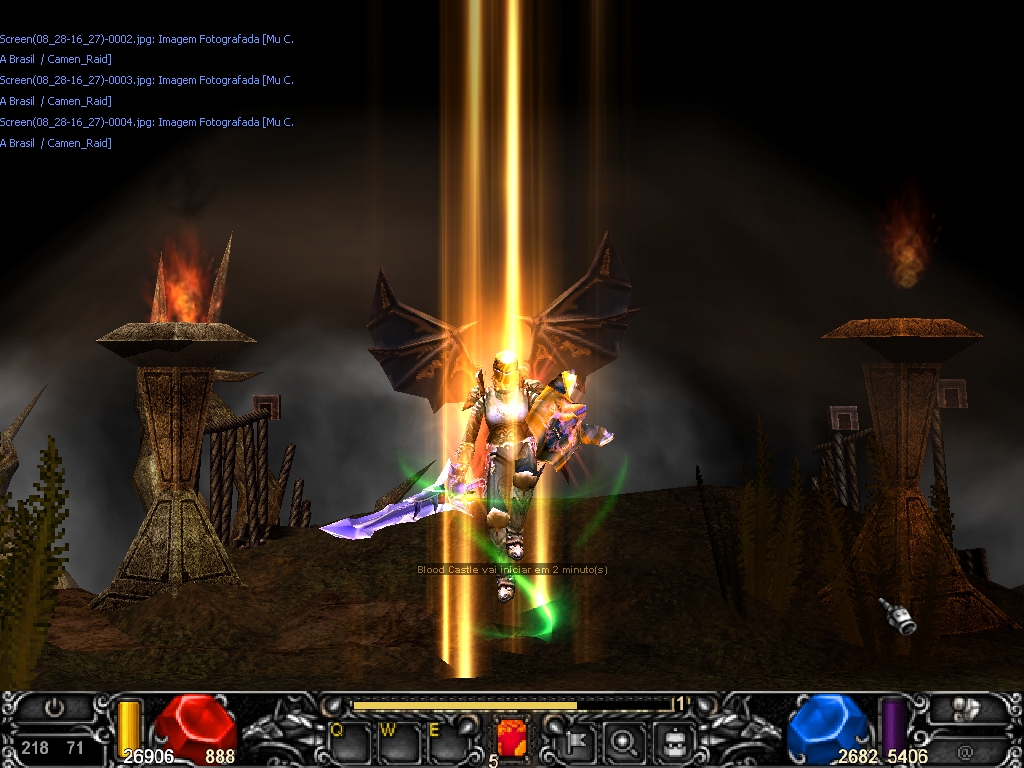Viewport: 1024px width, 768px height.
Task: Open the friends button with two heads
Action: [x=964, y=709]
